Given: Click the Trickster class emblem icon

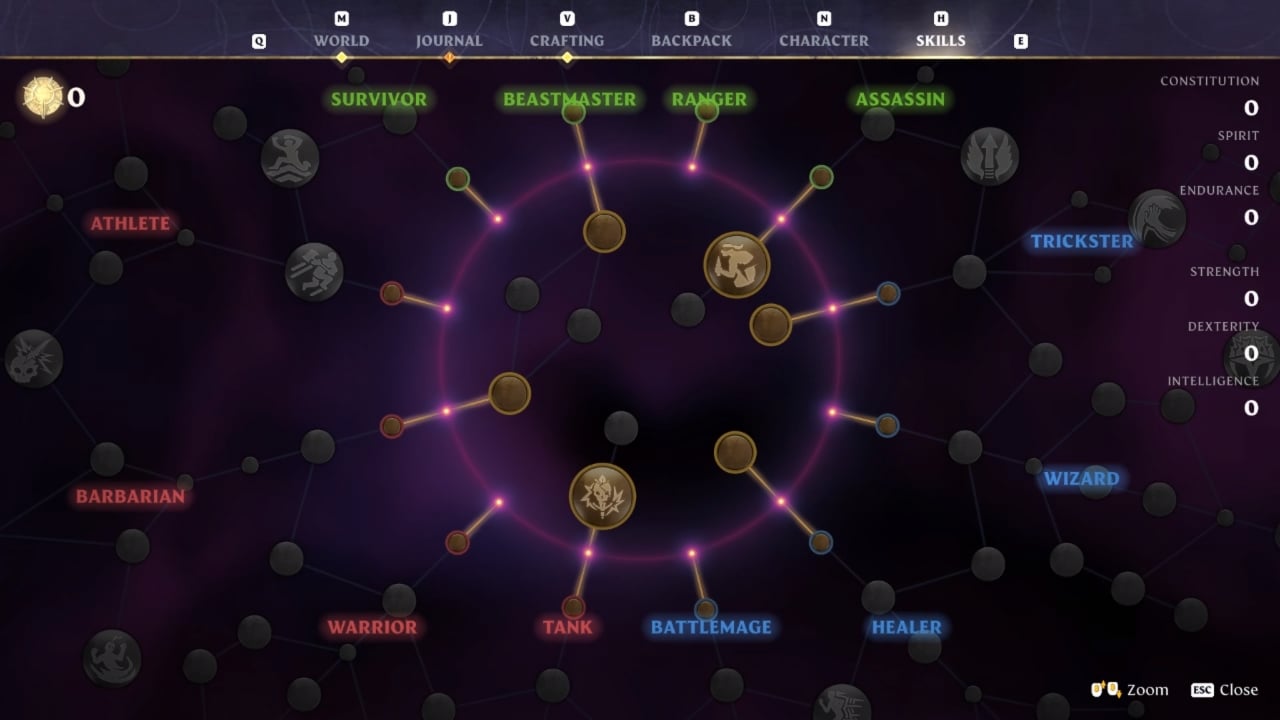Looking at the screenshot, I should [1157, 218].
